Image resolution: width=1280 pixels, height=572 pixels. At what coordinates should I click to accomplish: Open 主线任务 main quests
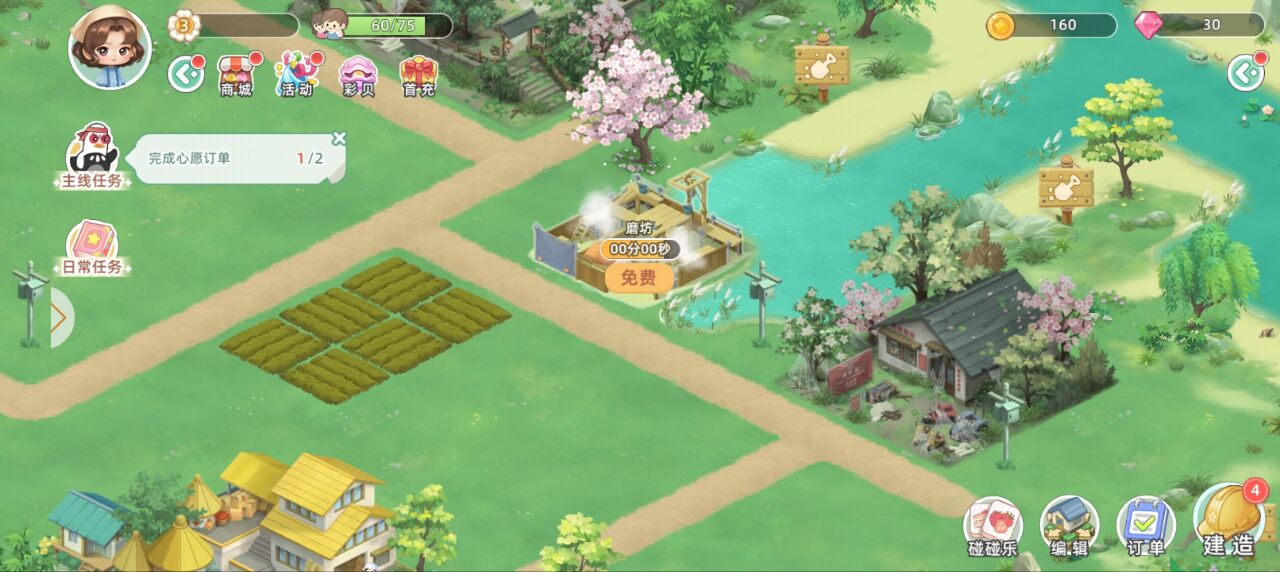93,158
